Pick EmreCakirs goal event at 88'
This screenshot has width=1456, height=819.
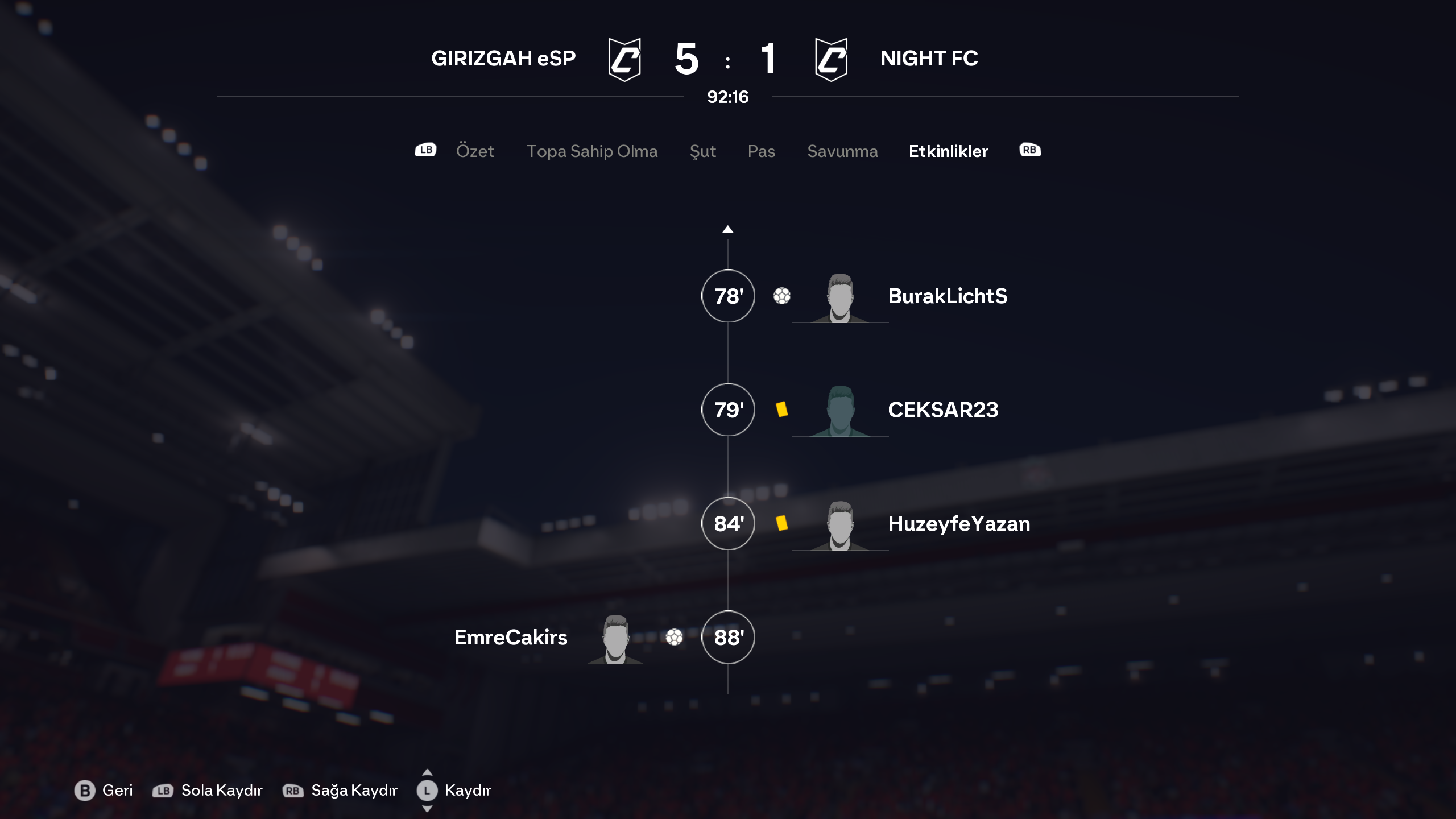(x=511, y=638)
